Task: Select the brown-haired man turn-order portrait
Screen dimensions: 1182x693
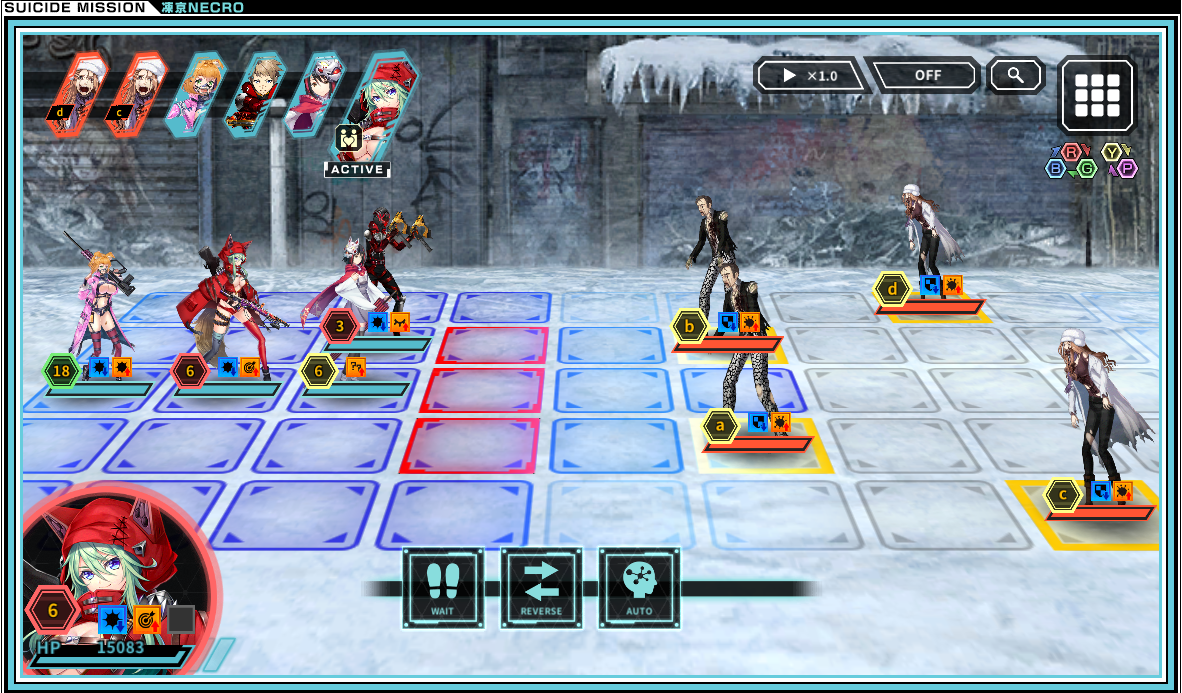Action: (x=255, y=94)
